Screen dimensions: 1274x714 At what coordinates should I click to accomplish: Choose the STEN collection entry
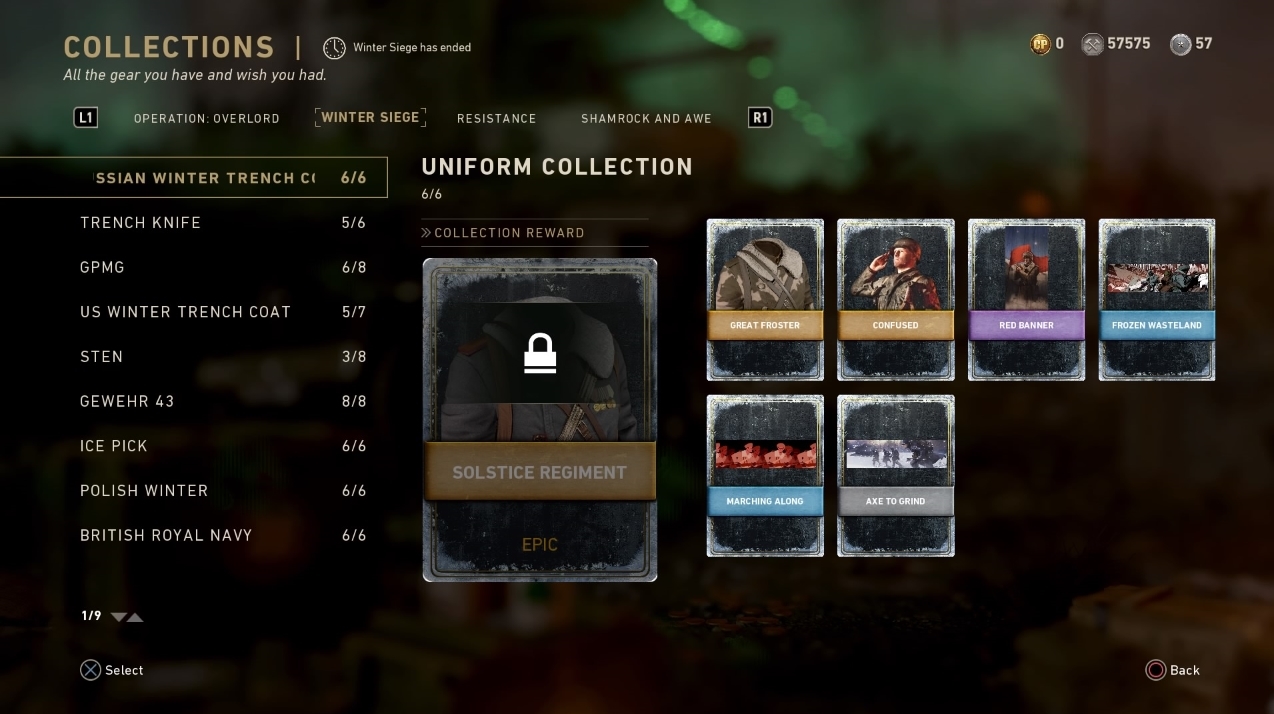pyautogui.click(x=222, y=357)
